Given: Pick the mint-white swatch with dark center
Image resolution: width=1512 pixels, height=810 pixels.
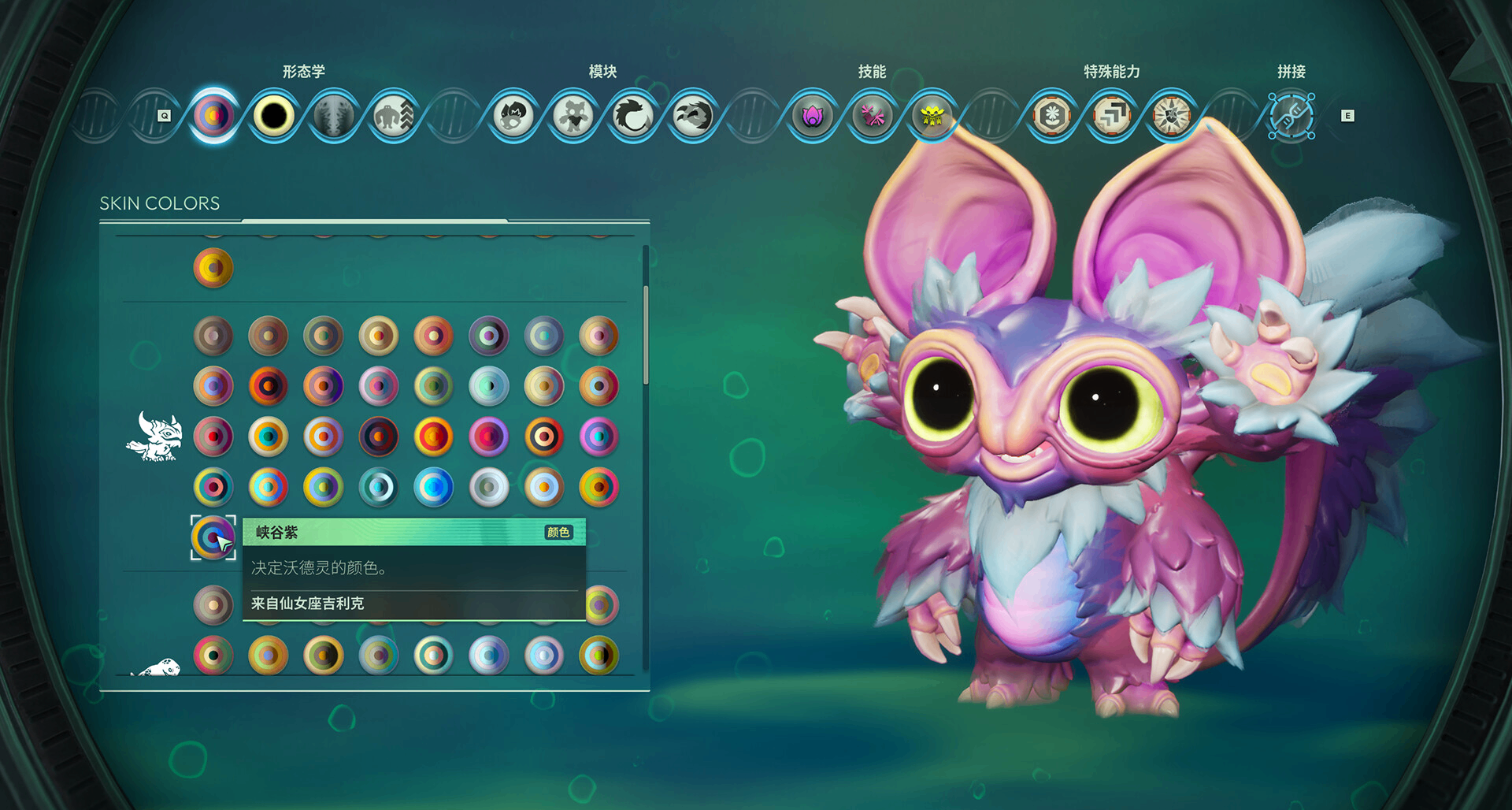Looking at the screenshot, I should [488, 386].
